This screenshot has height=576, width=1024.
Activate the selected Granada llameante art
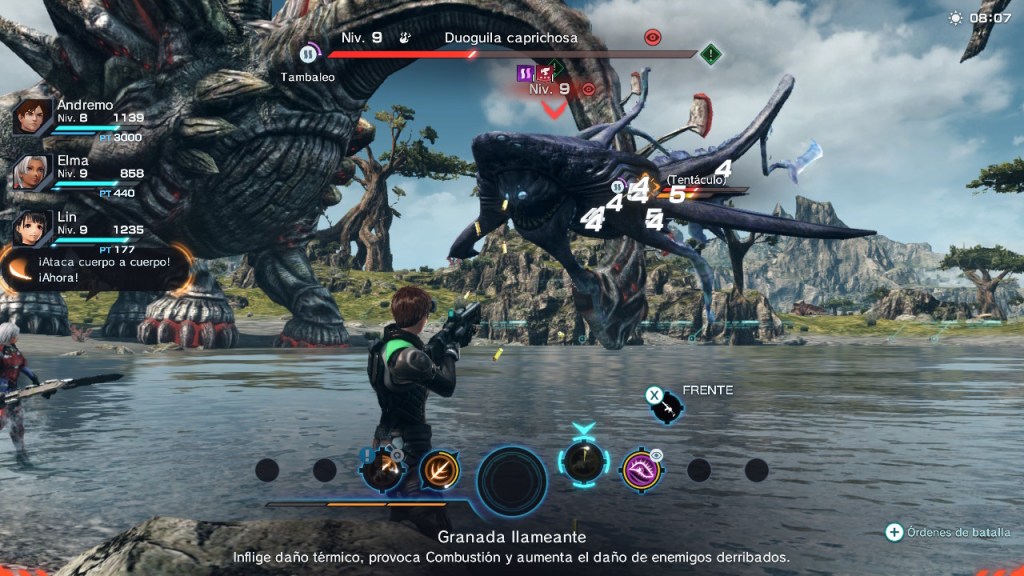click(x=582, y=462)
